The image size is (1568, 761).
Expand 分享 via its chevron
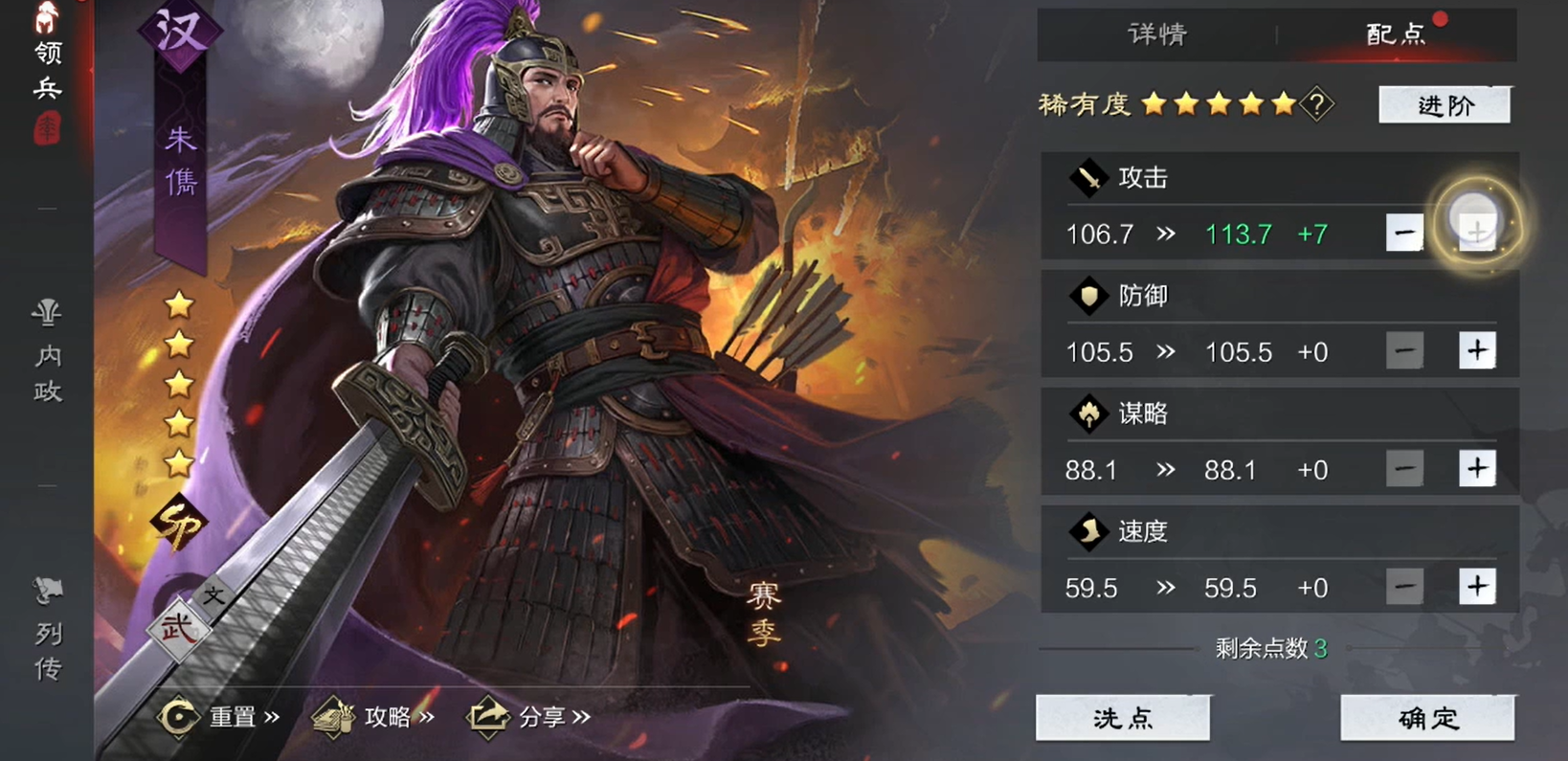pos(580,716)
